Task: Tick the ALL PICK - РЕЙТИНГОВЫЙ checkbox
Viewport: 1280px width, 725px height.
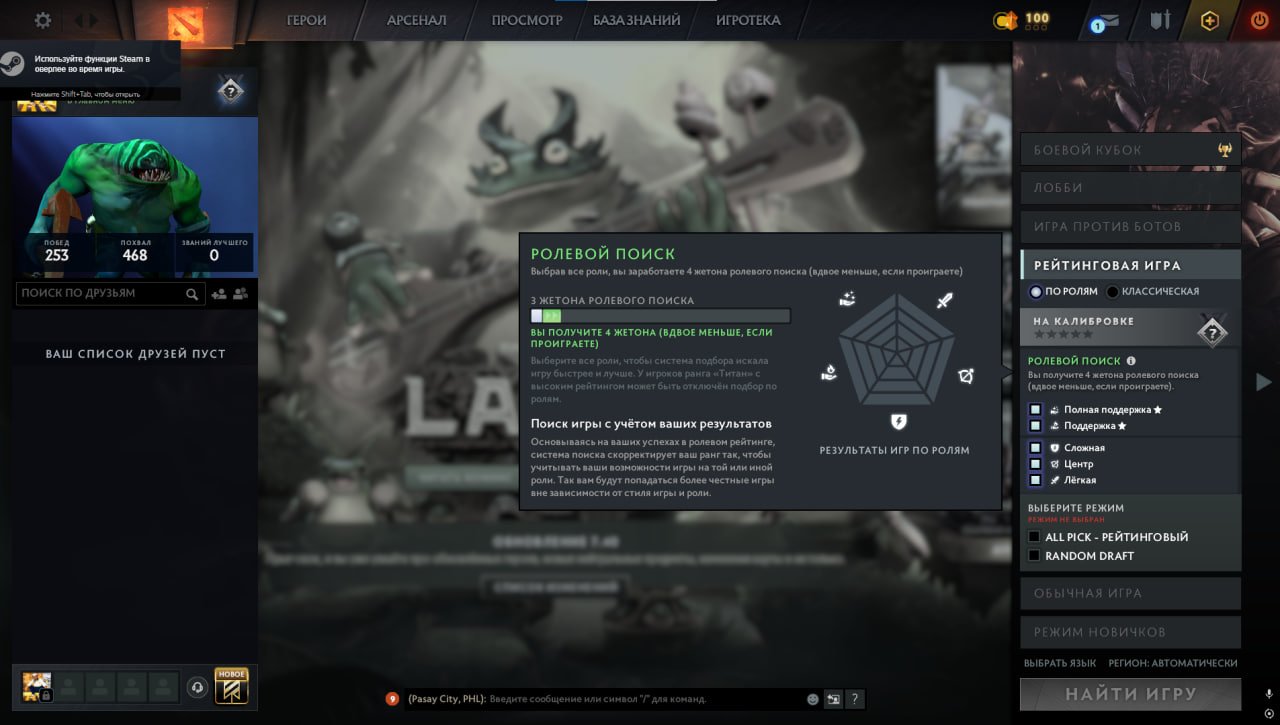Action: coord(1033,537)
